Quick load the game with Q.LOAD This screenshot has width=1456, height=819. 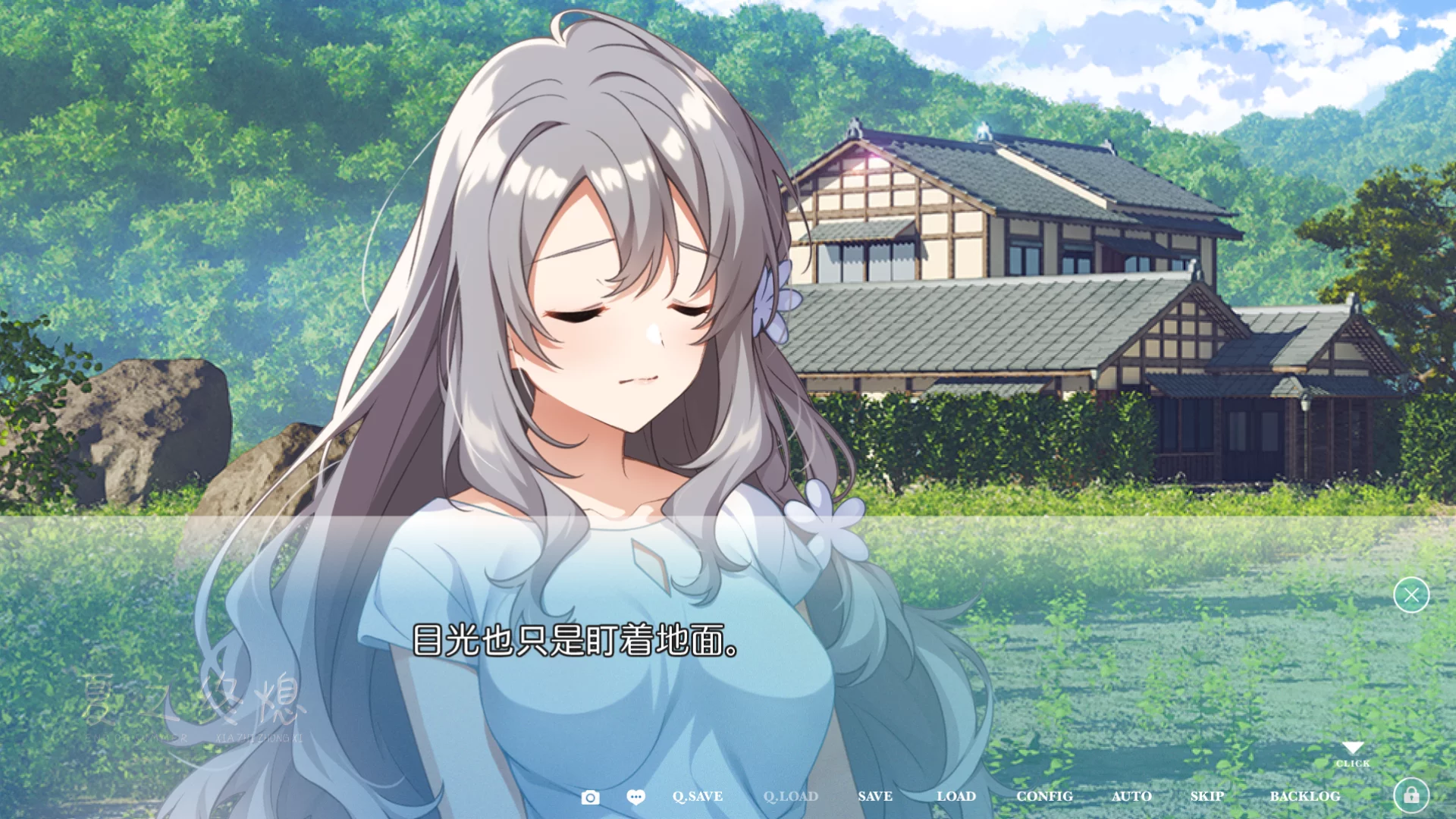790,796
